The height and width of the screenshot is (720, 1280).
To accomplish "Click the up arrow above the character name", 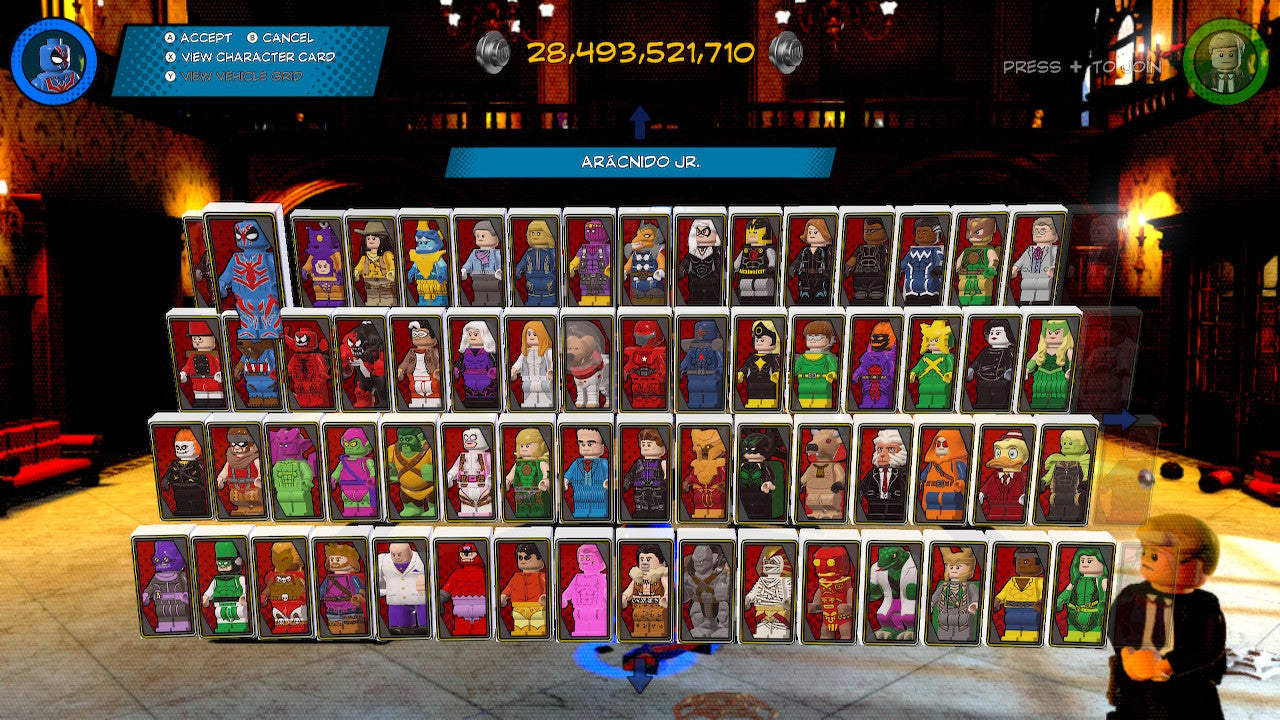I will click(640, 123).
